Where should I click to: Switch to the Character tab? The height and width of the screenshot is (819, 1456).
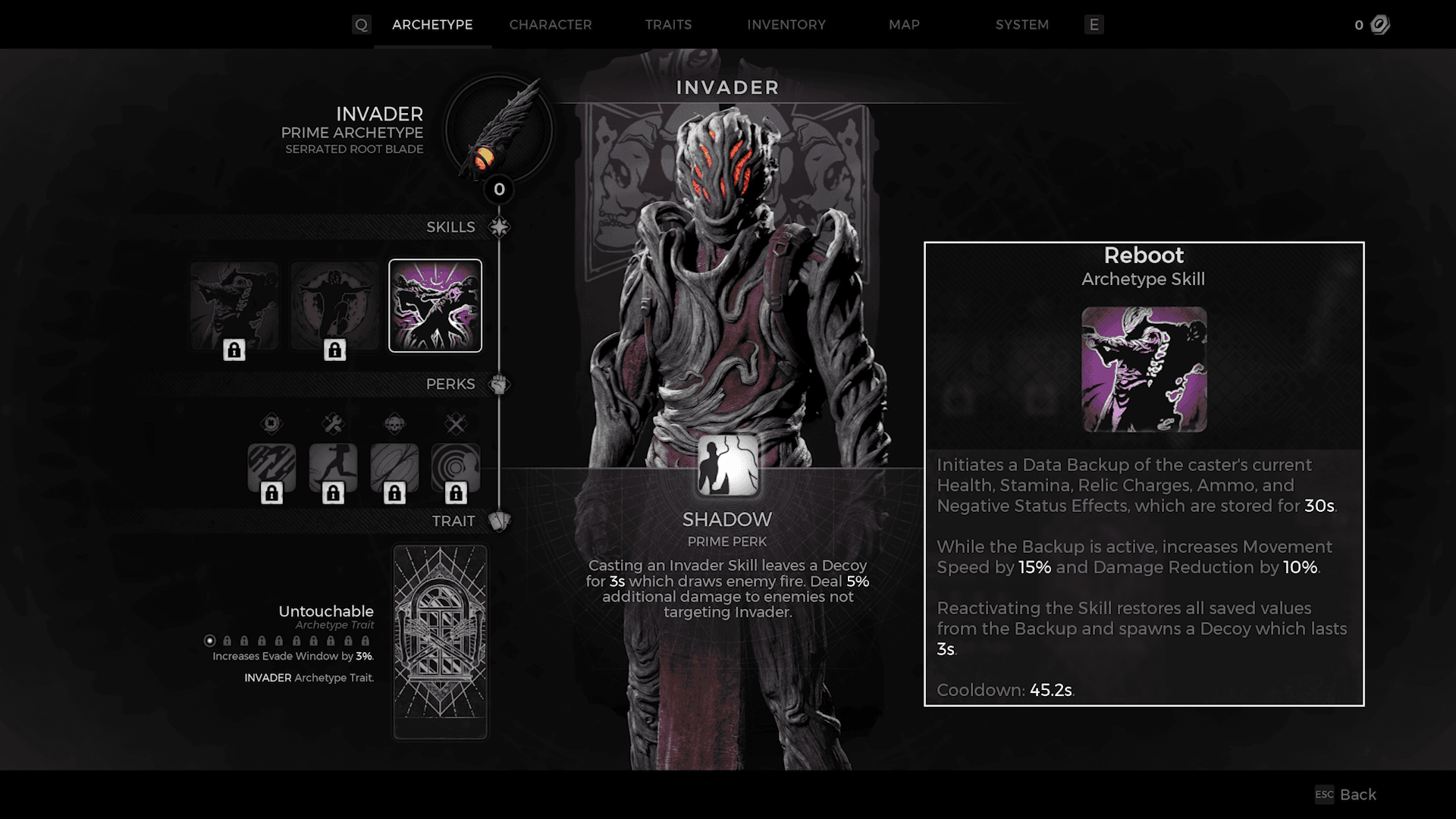(550, 25)
